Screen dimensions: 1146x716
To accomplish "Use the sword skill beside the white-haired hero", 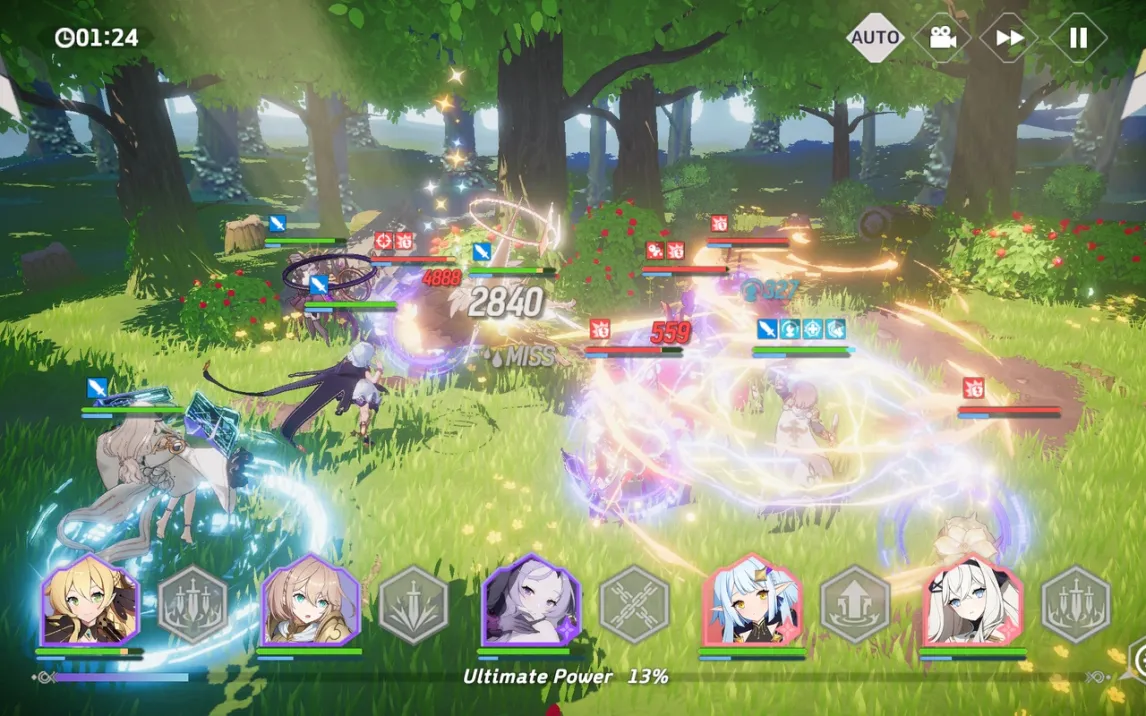I will pyautogui.click(x=1076, y=604).
